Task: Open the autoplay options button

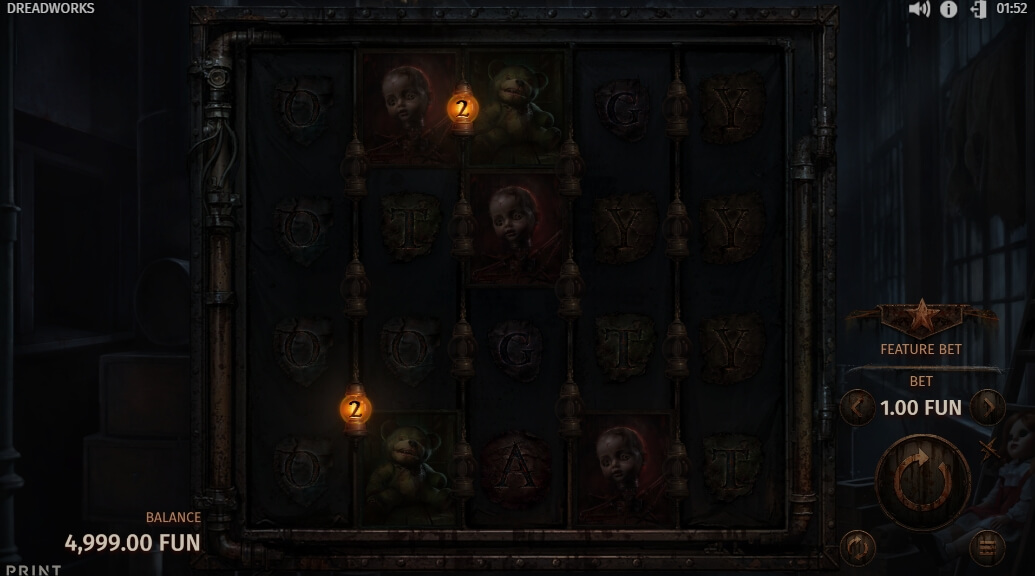Action: (x=858, y=547)
